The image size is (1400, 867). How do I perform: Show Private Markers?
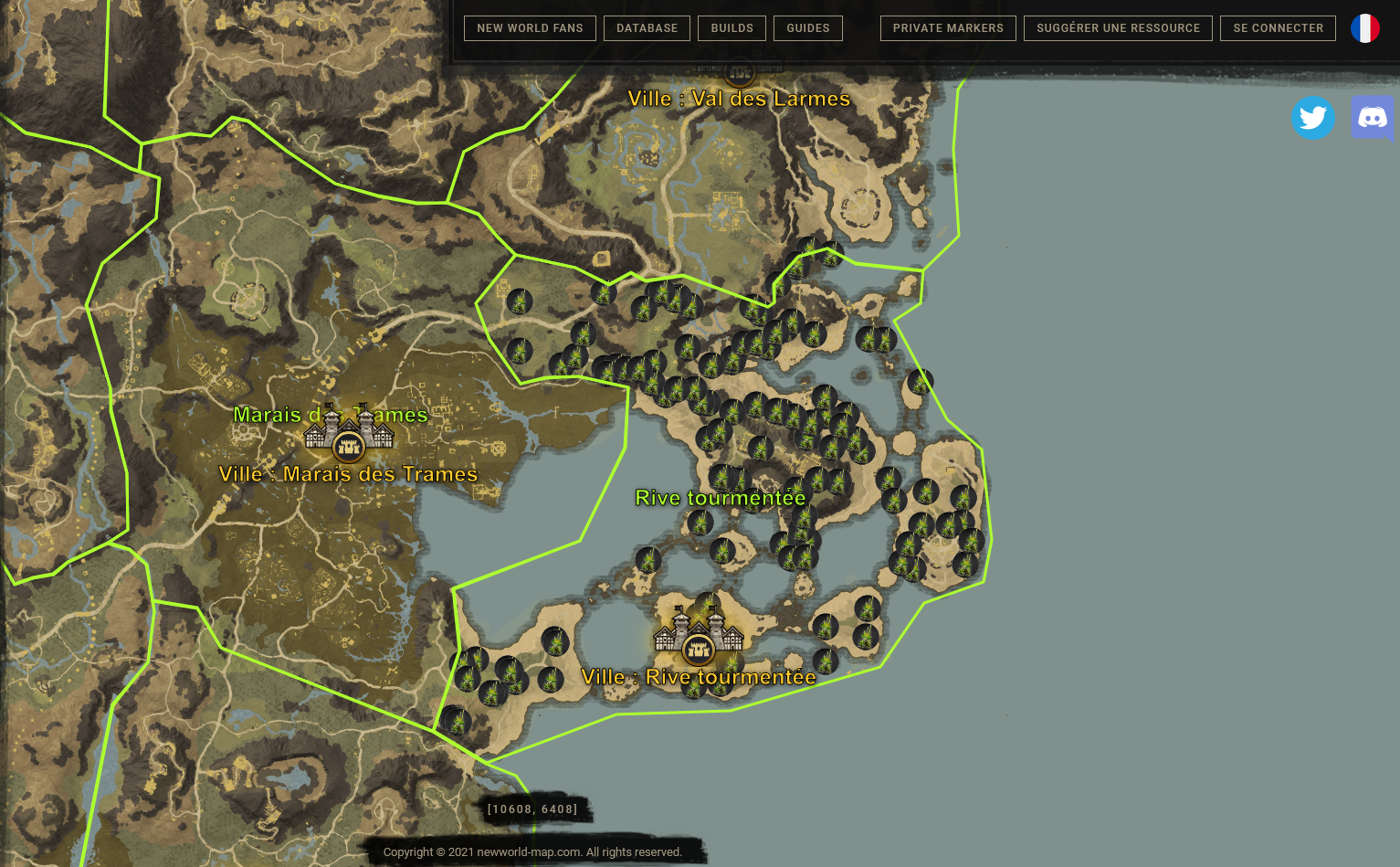[x=948, y=28]
